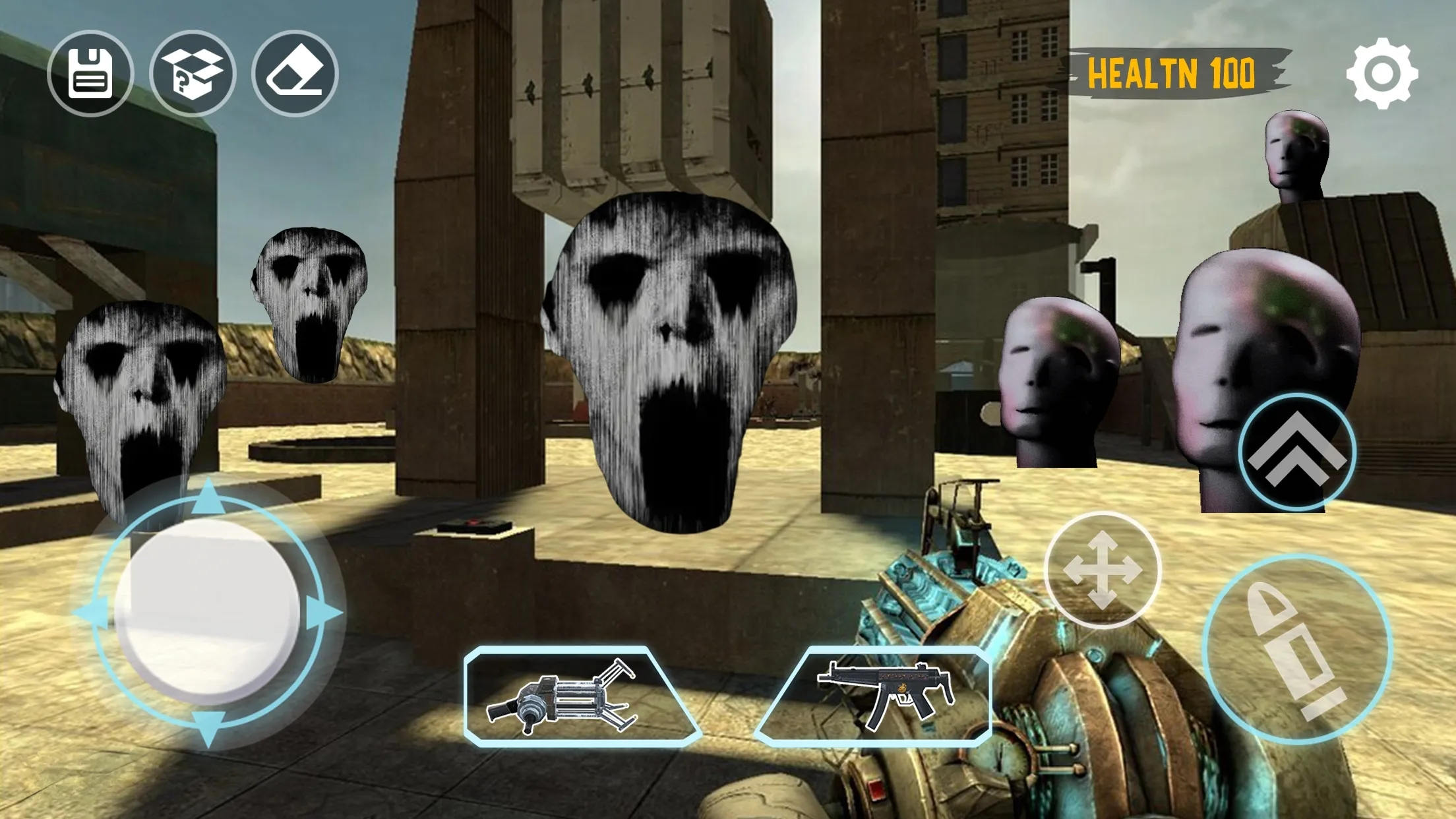Switch to the submachine gun slot
This screenshot has width=1456, height=819.
coord(877,696)
